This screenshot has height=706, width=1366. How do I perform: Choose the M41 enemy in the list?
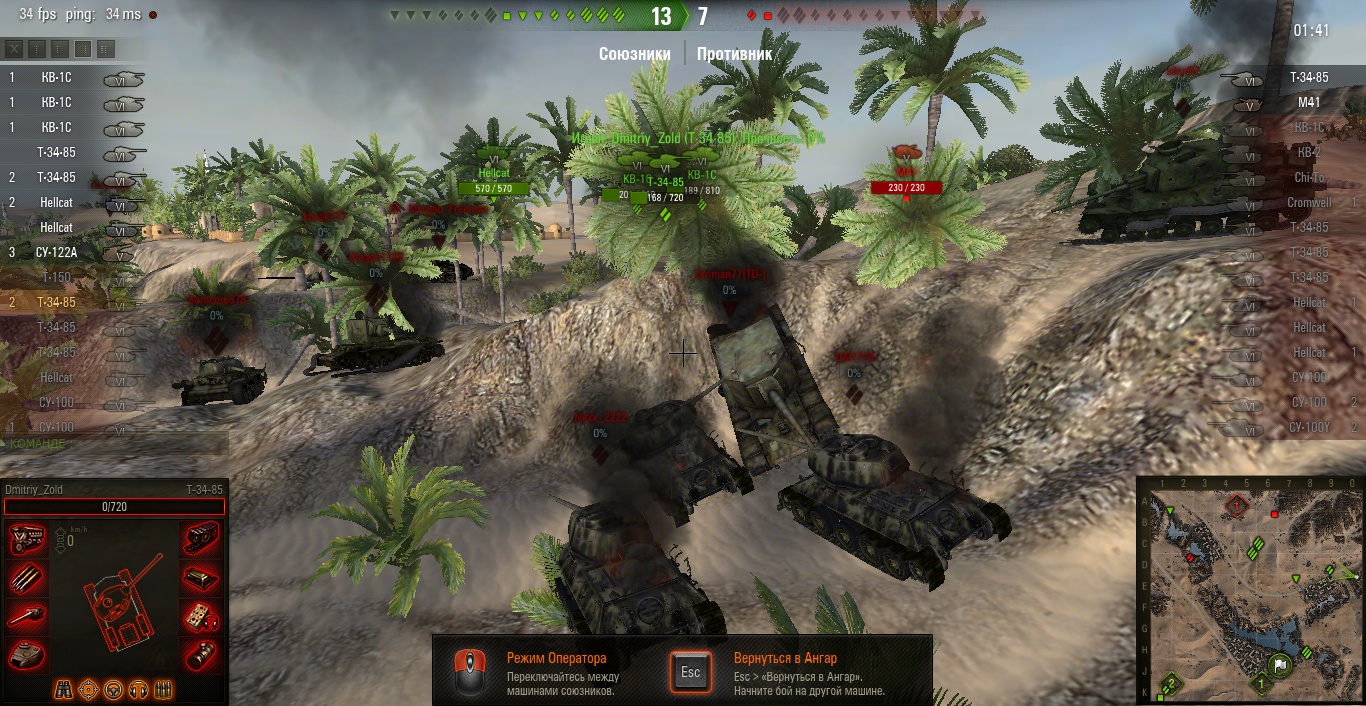(x=1307, y=102)
